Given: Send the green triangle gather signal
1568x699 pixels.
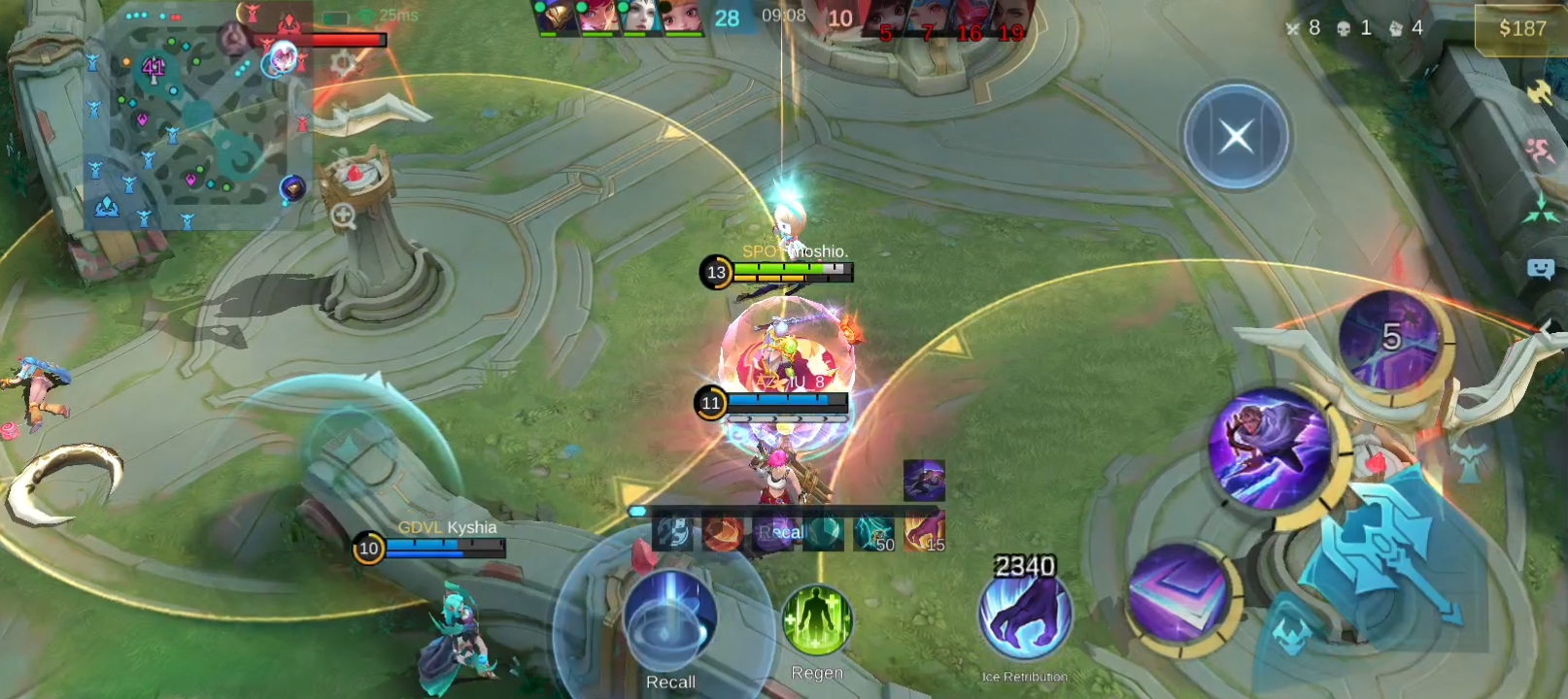Looking at the screenshot, I should pos(1541,209).
